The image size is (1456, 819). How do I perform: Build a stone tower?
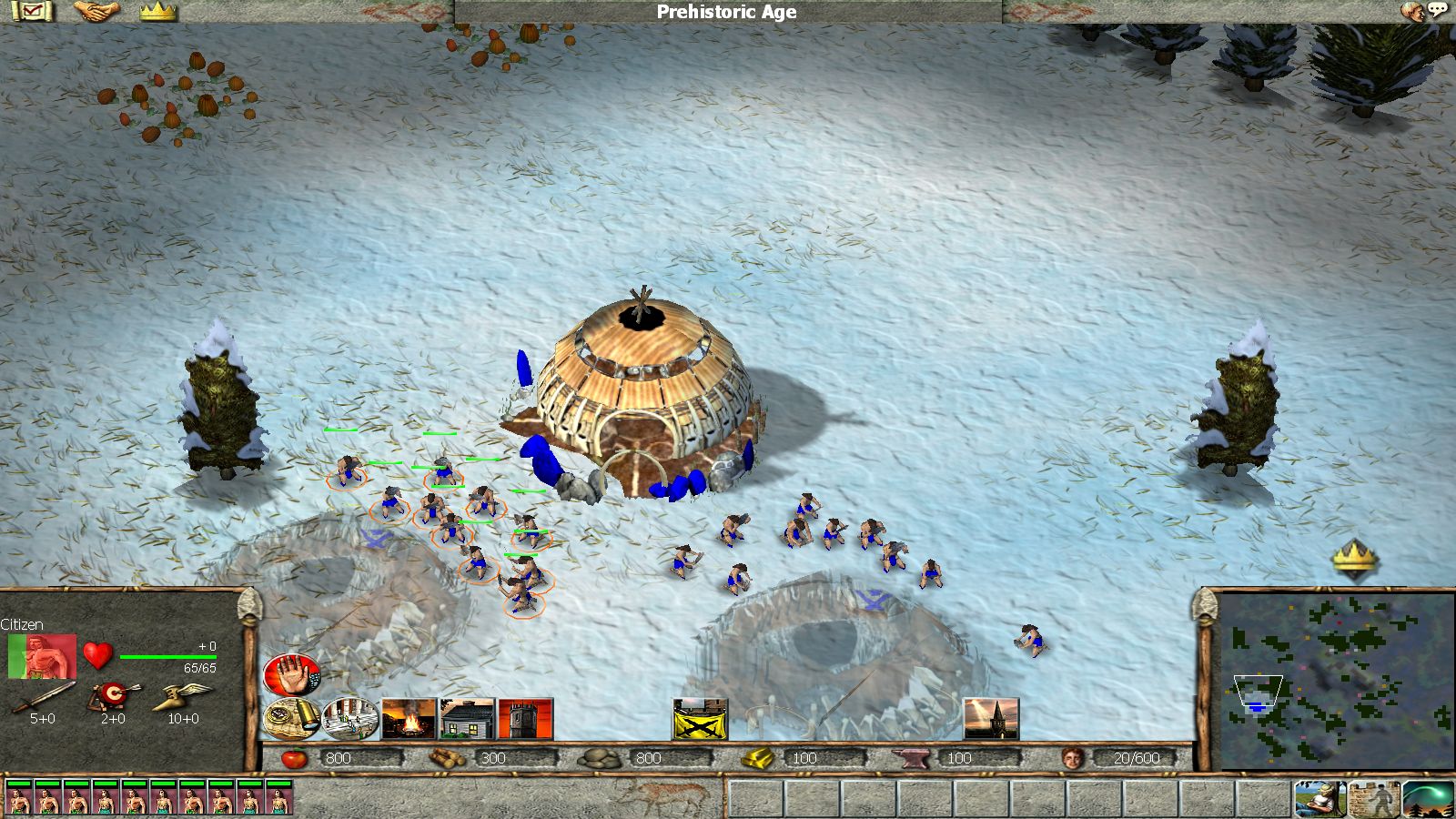[x=525, y=719]
